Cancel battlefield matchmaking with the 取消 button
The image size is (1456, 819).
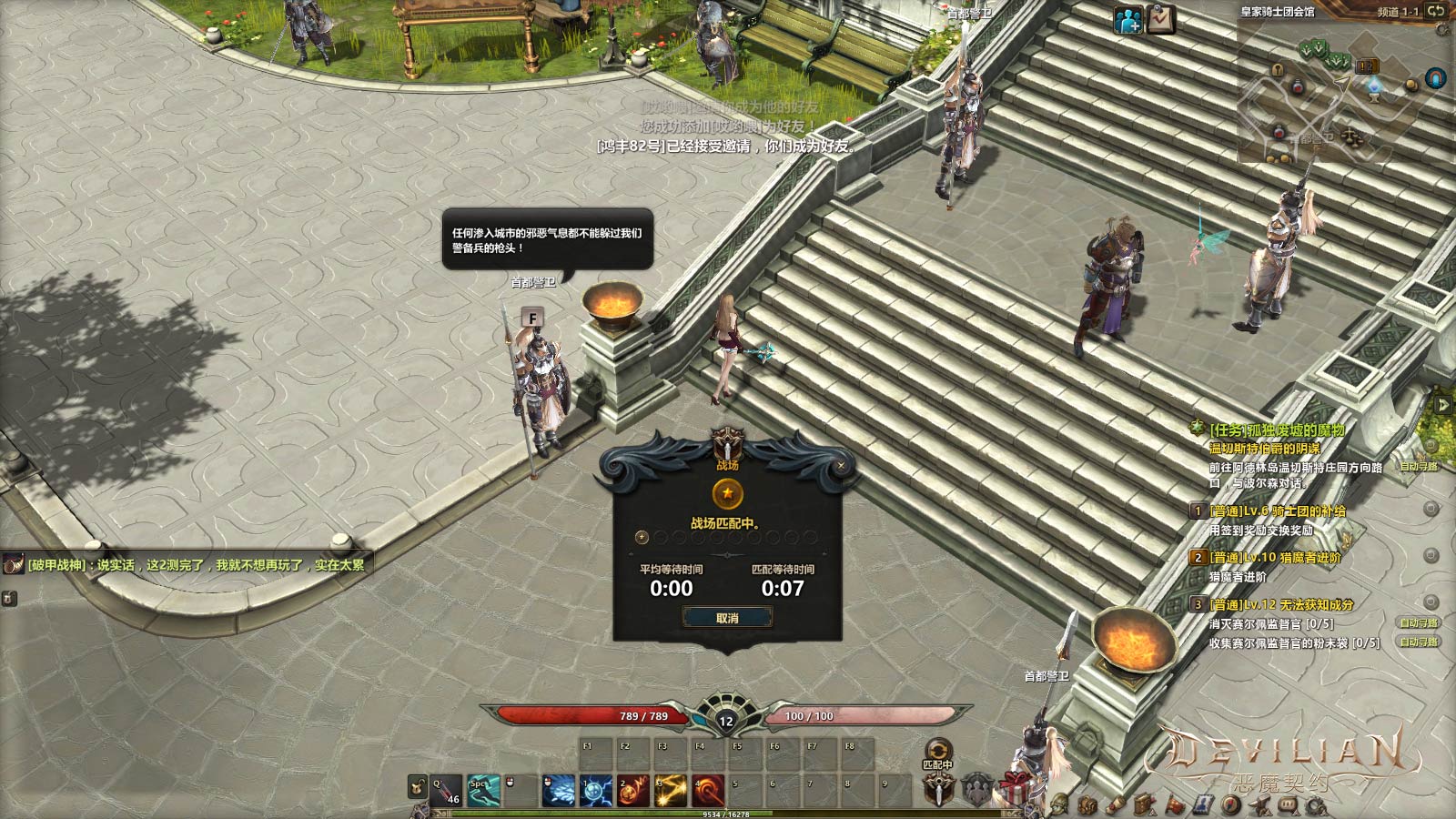(727, 618)
